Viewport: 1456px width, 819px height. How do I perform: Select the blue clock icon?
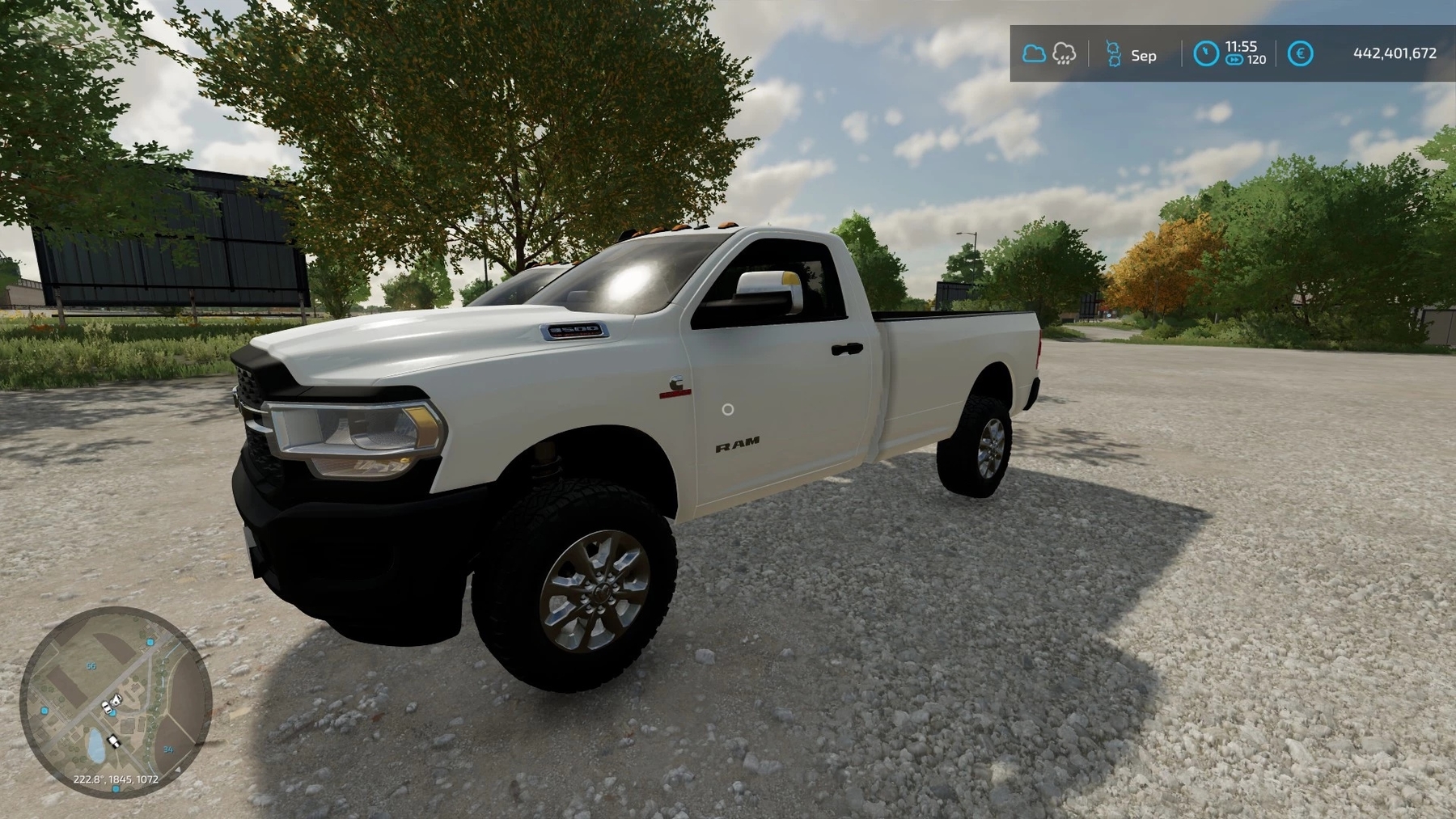tap(1206, 53)
